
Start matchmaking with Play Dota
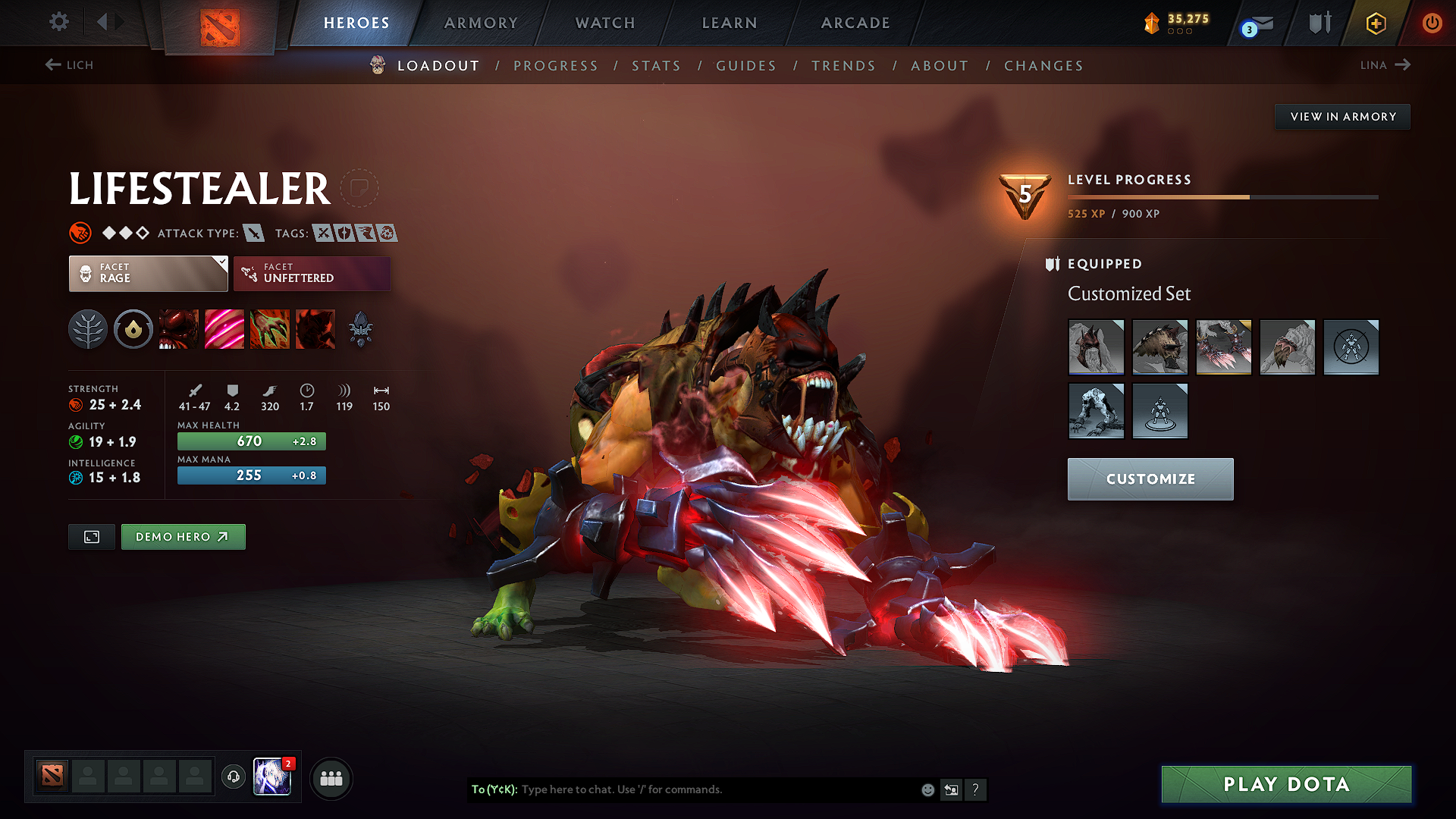(x=1286, y=784)
